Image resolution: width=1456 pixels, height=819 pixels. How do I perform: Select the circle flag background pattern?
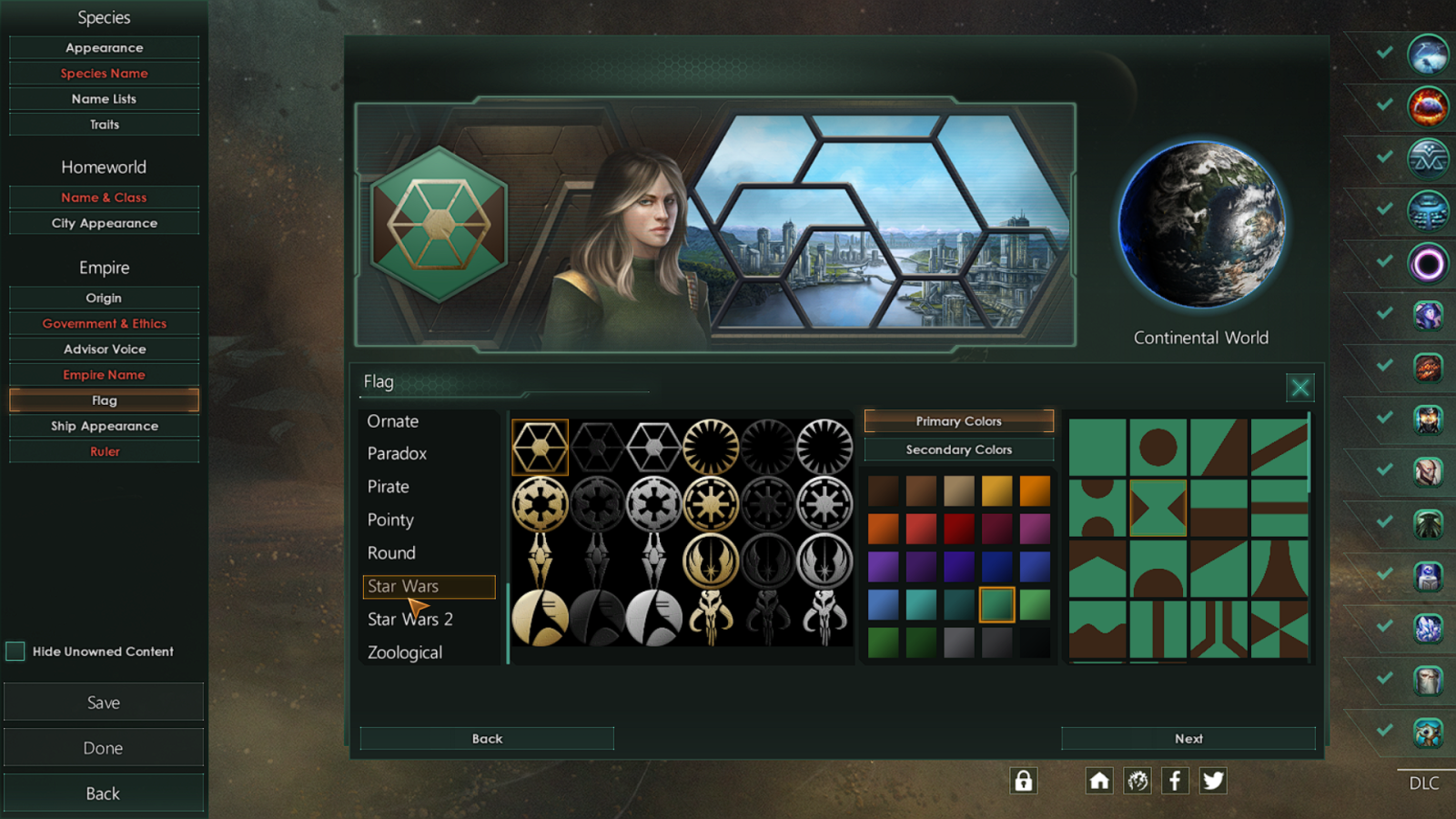(1158, 447)
